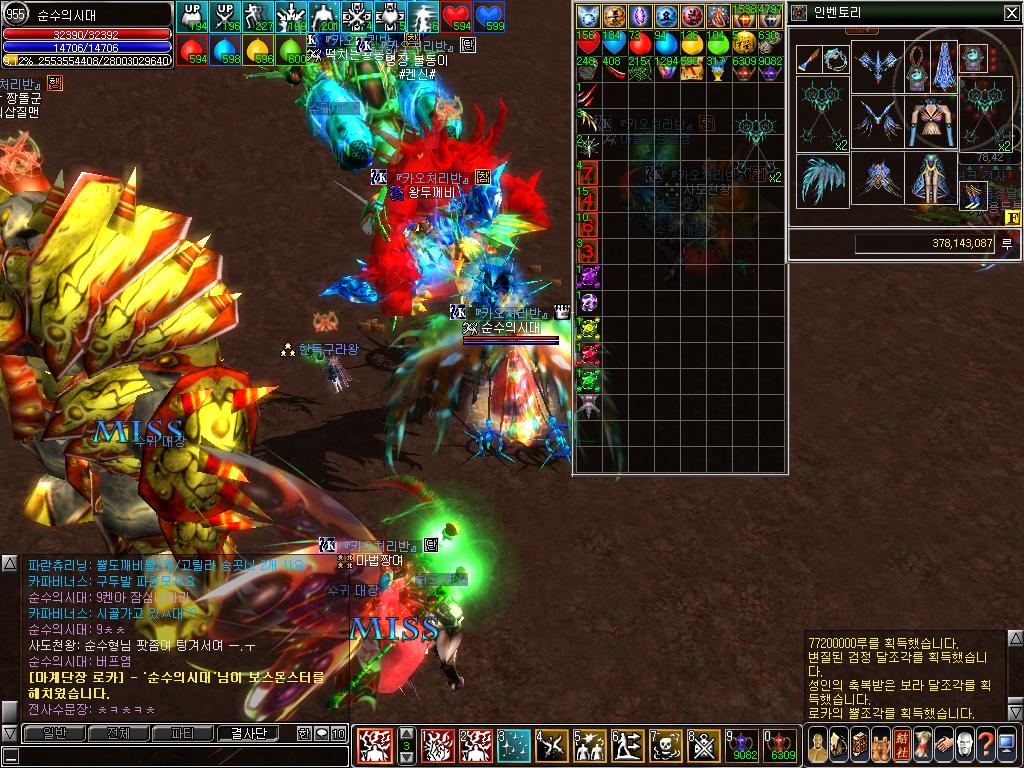Click the hotbar page up arrow

click(406, 733)
